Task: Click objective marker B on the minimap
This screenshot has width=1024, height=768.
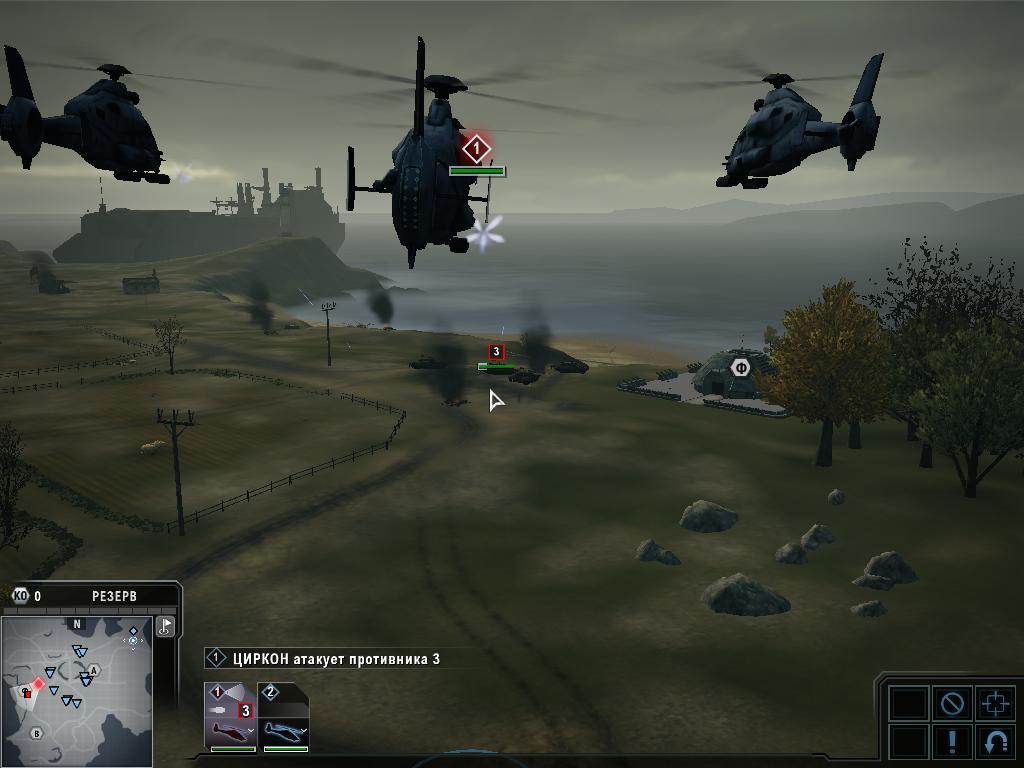Action: (x=37, y=733)
